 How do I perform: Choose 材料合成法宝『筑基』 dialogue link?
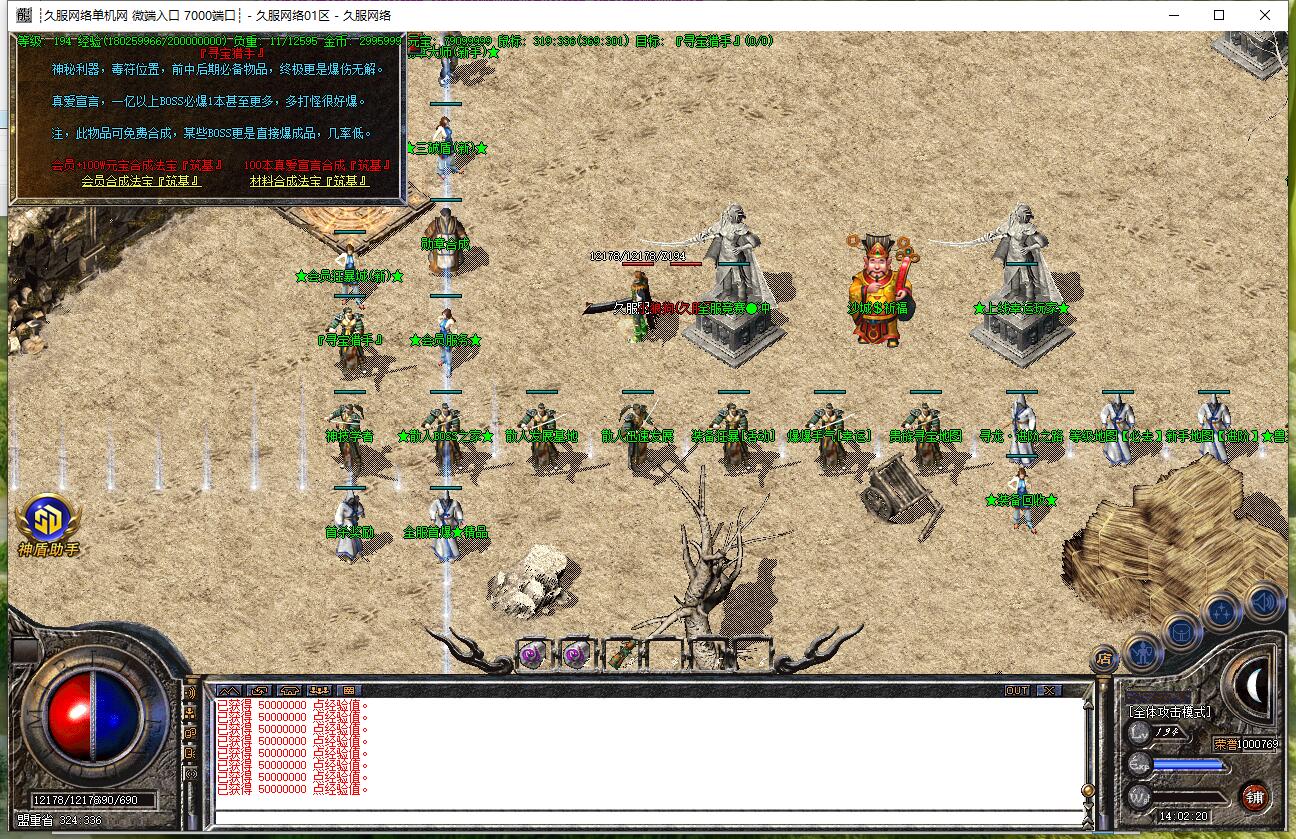pyautogui.click(x=309, y=181)
